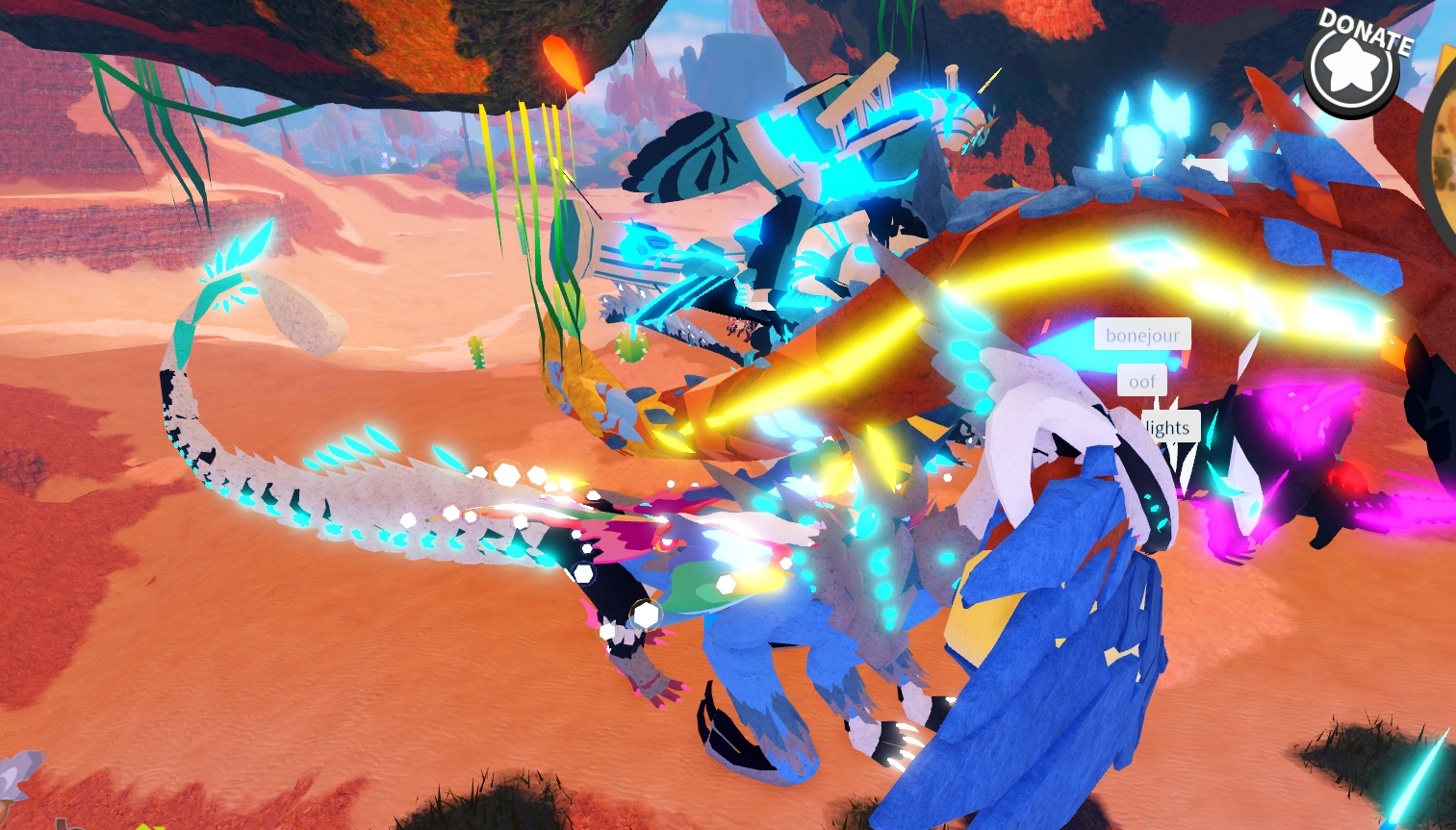The height and width of the screenshot is (830, 1456).
Task: Click the crystal cluster icon bottom-left corner
Action: click(14, 774)
